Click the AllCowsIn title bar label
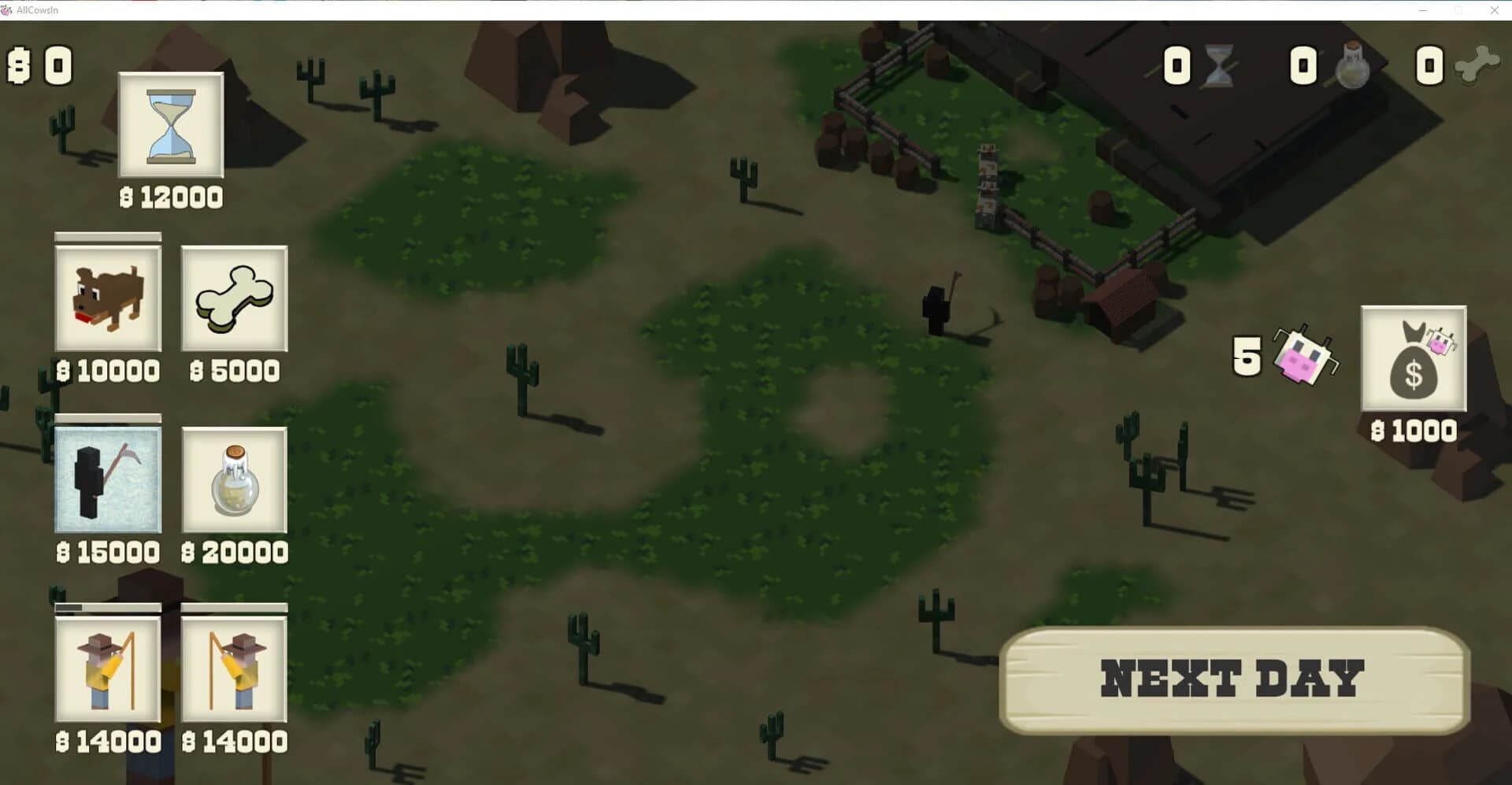The image size is (1512, 785). click(36, 9)
